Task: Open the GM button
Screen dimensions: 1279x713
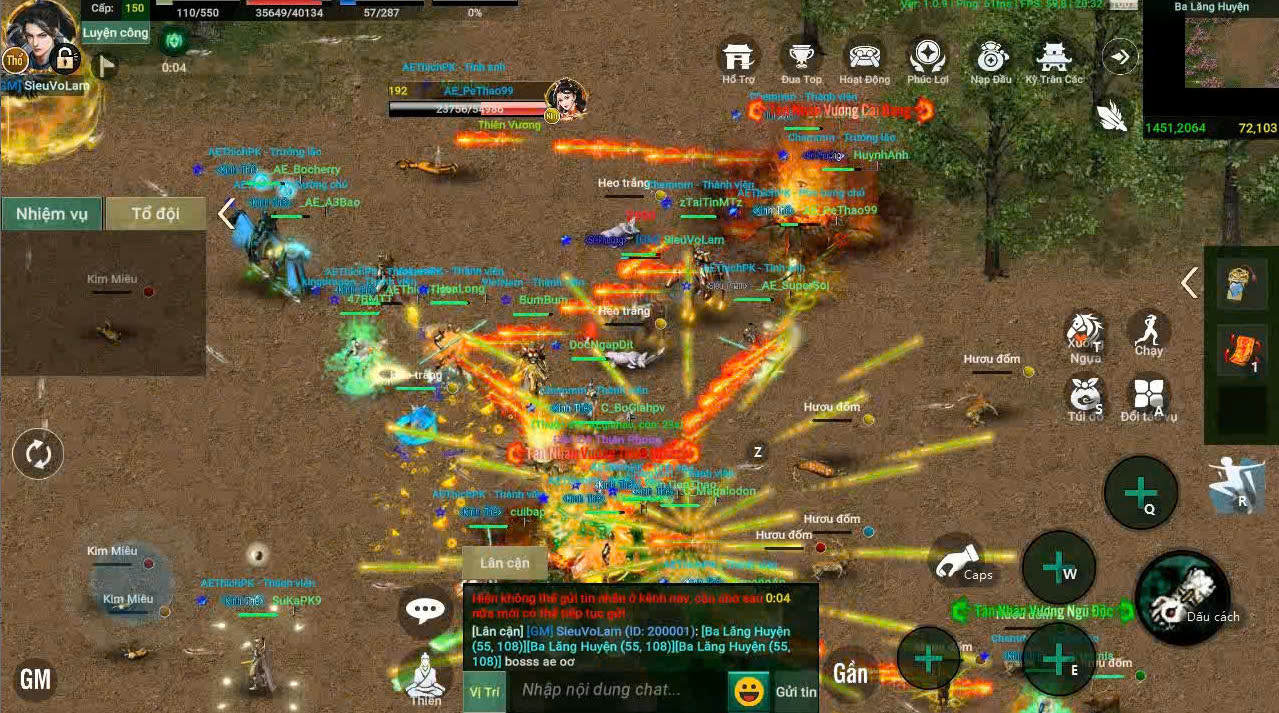Action: 35,680
